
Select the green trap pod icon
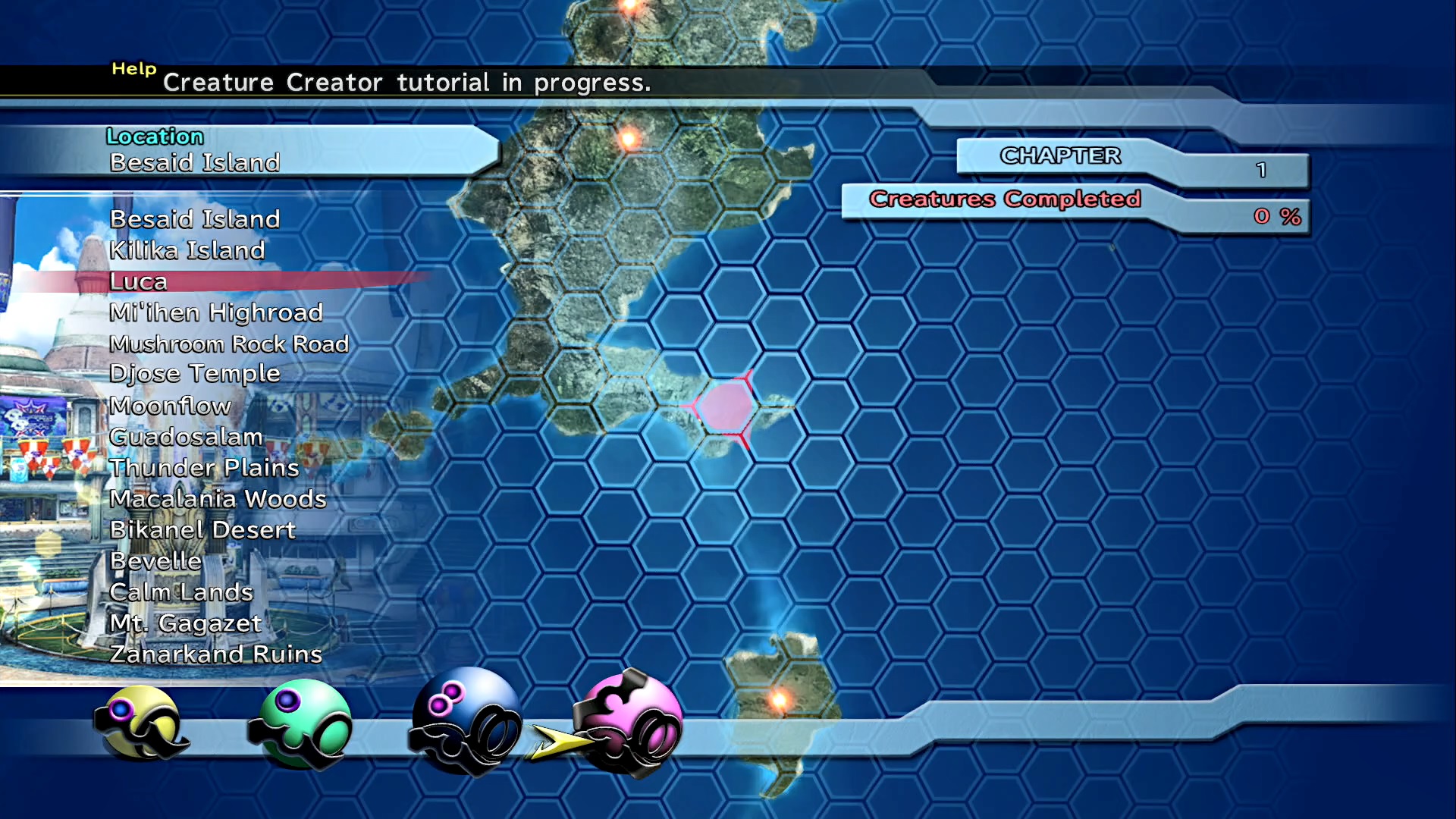click(301, 724)
